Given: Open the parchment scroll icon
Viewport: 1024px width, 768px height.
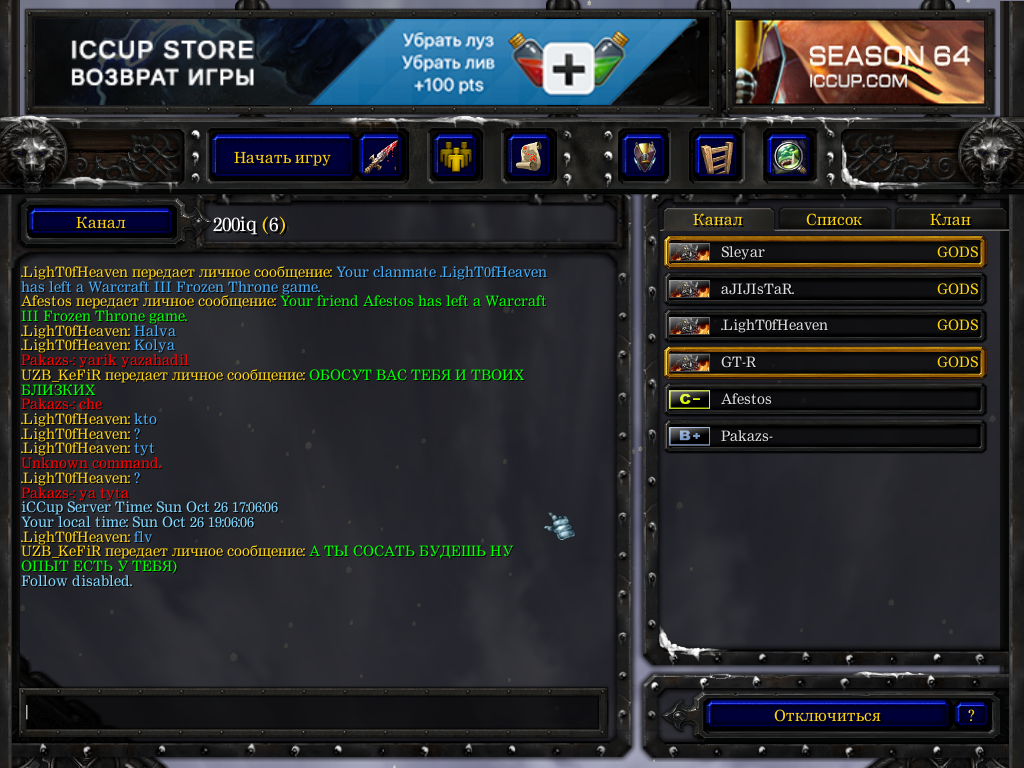Looking at the screenshot, I should (527, 157).
